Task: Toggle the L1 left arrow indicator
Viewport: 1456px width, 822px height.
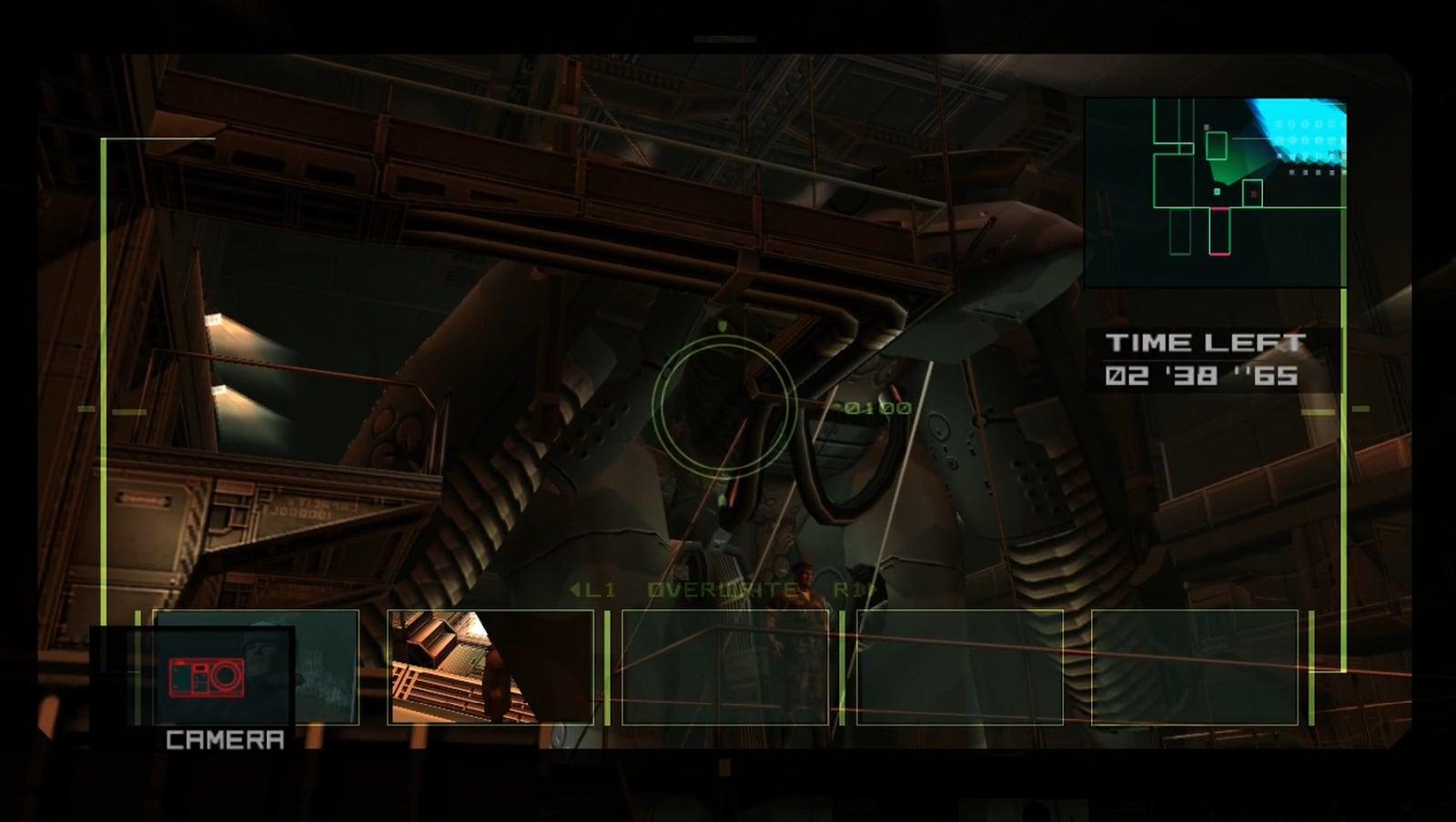Action: pos(573,590)
